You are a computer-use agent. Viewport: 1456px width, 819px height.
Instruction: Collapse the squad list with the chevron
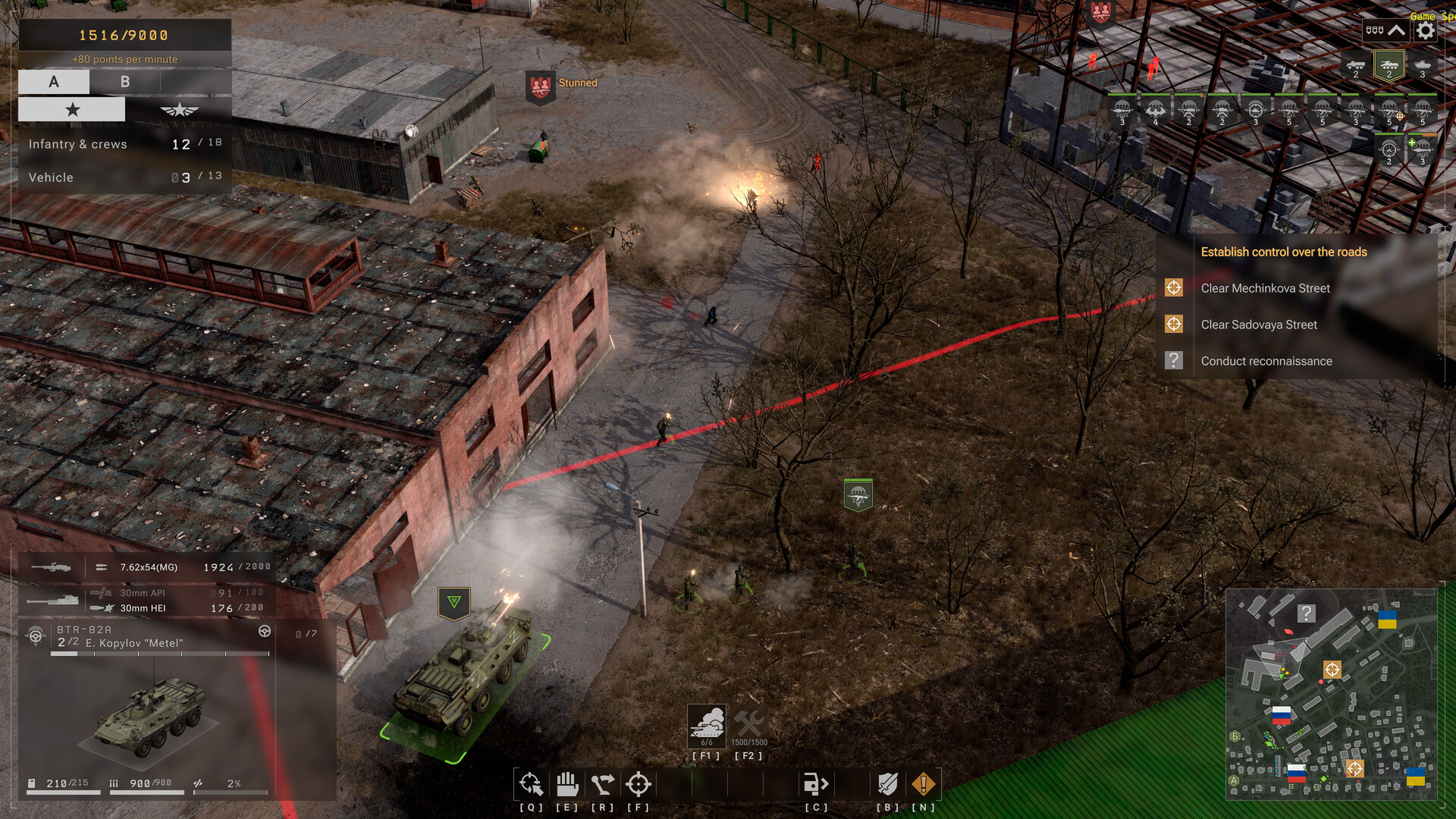click(x=1398, y=30)
